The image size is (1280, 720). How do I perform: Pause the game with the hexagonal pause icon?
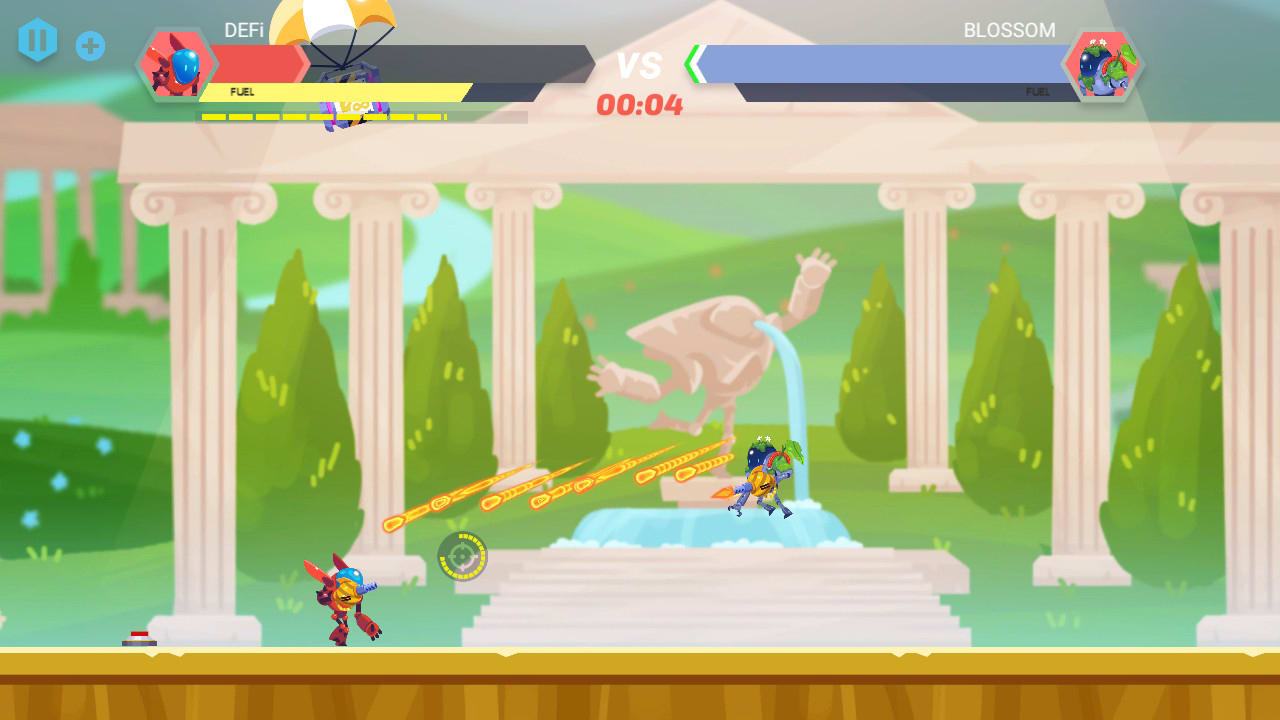click(x=38, y=42)
